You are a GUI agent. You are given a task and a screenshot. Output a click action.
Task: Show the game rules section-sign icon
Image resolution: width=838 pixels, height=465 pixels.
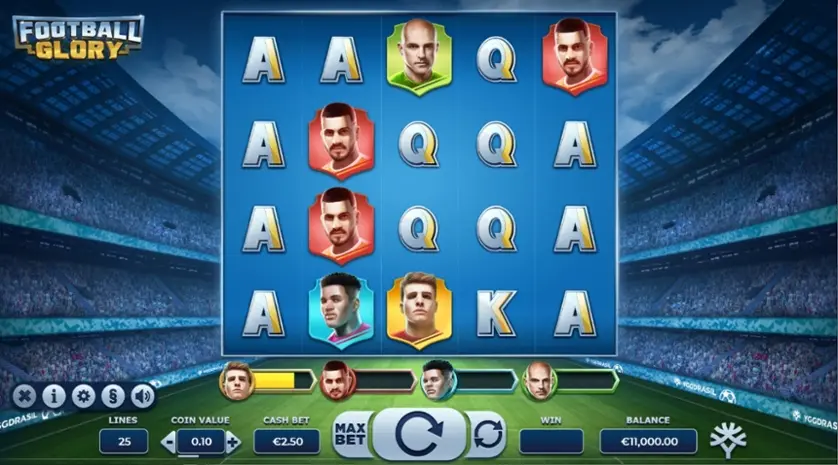pyautogui.click(x=113, y=396)
